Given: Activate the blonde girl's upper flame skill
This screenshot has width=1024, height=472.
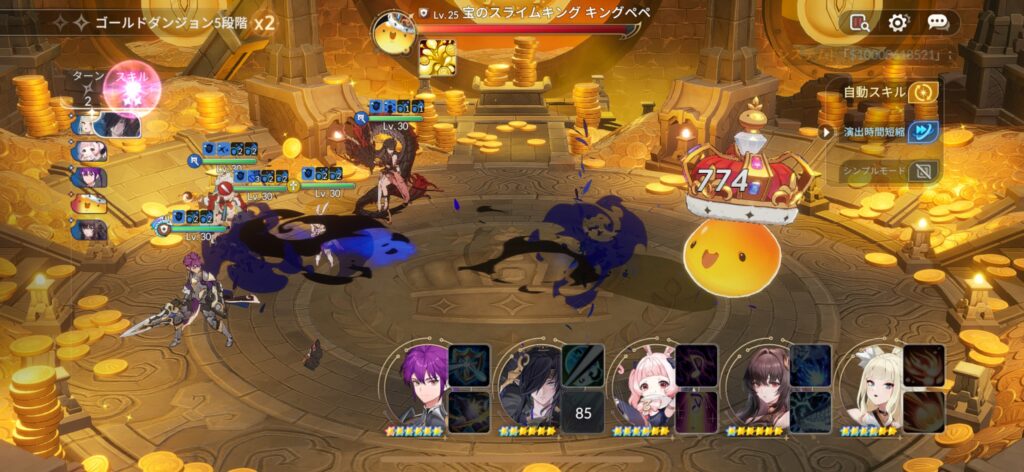Looking at the screenshot, I should click(x=924, y=365).
